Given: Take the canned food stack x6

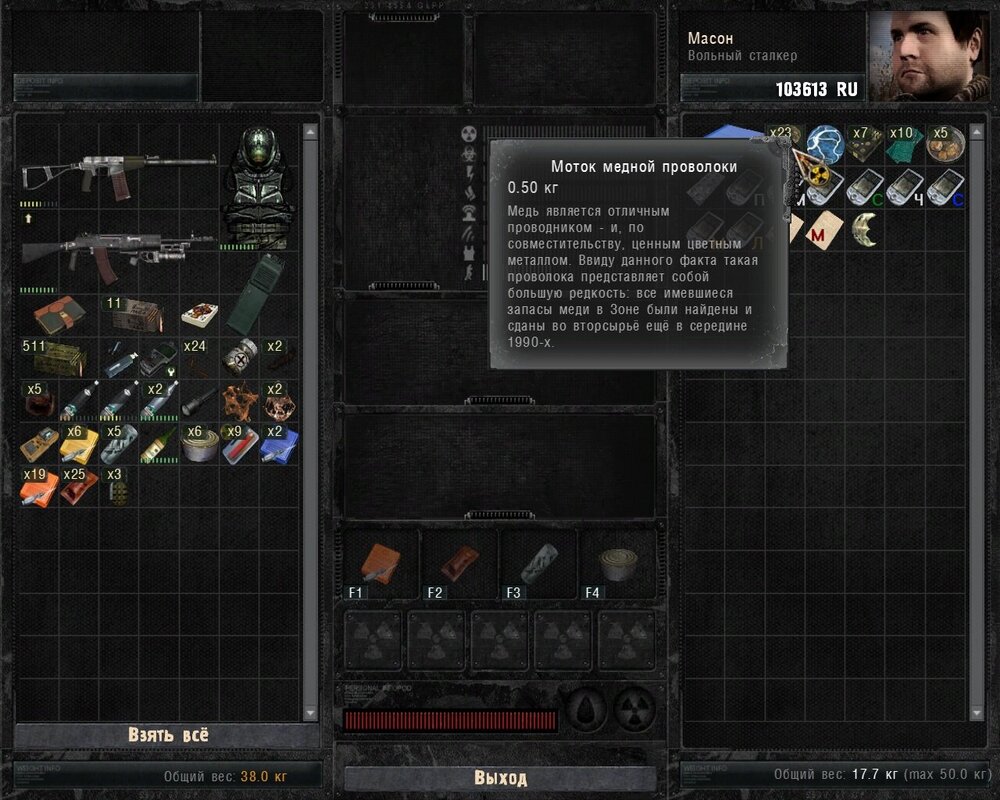Looking at the screenshot, I should [200, 444].
